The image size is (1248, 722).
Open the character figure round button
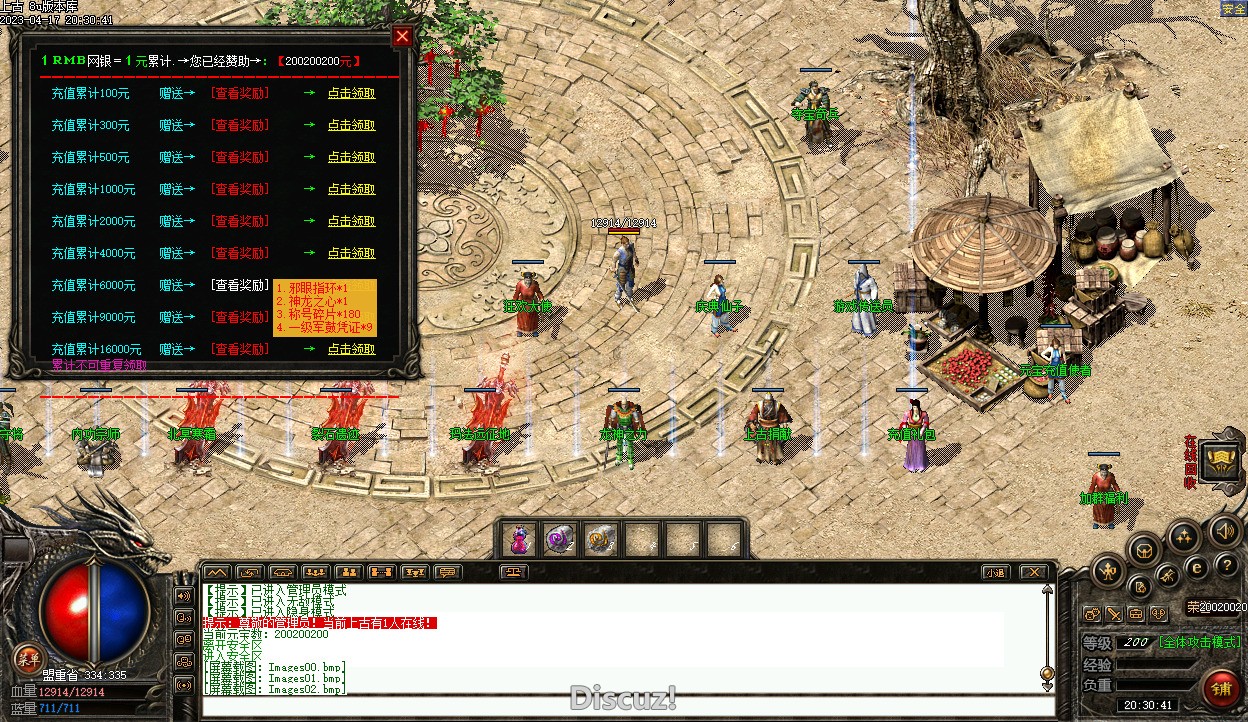(1107, 572)
